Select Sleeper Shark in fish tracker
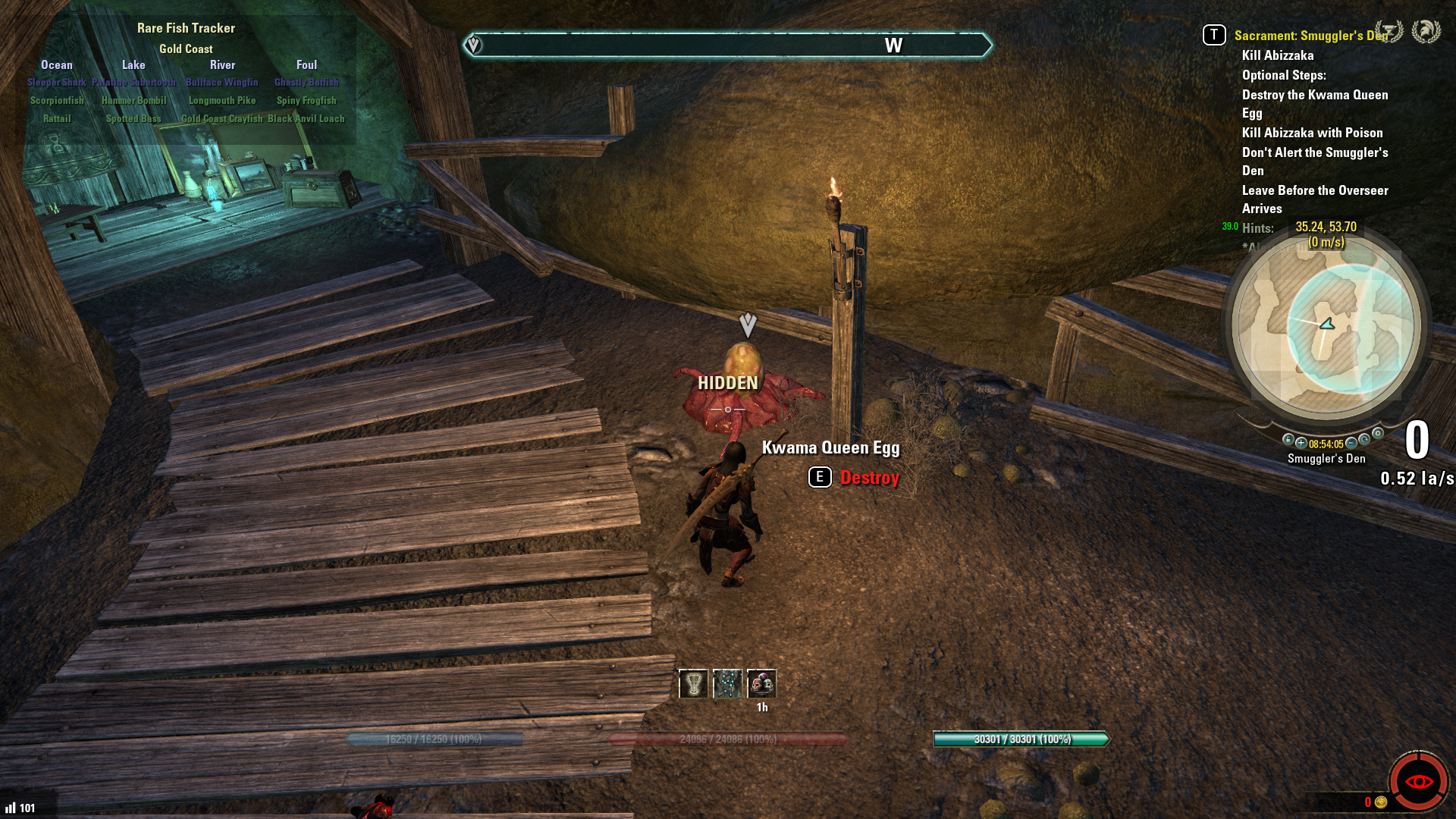1456x819 pixels. click(57, 82)
